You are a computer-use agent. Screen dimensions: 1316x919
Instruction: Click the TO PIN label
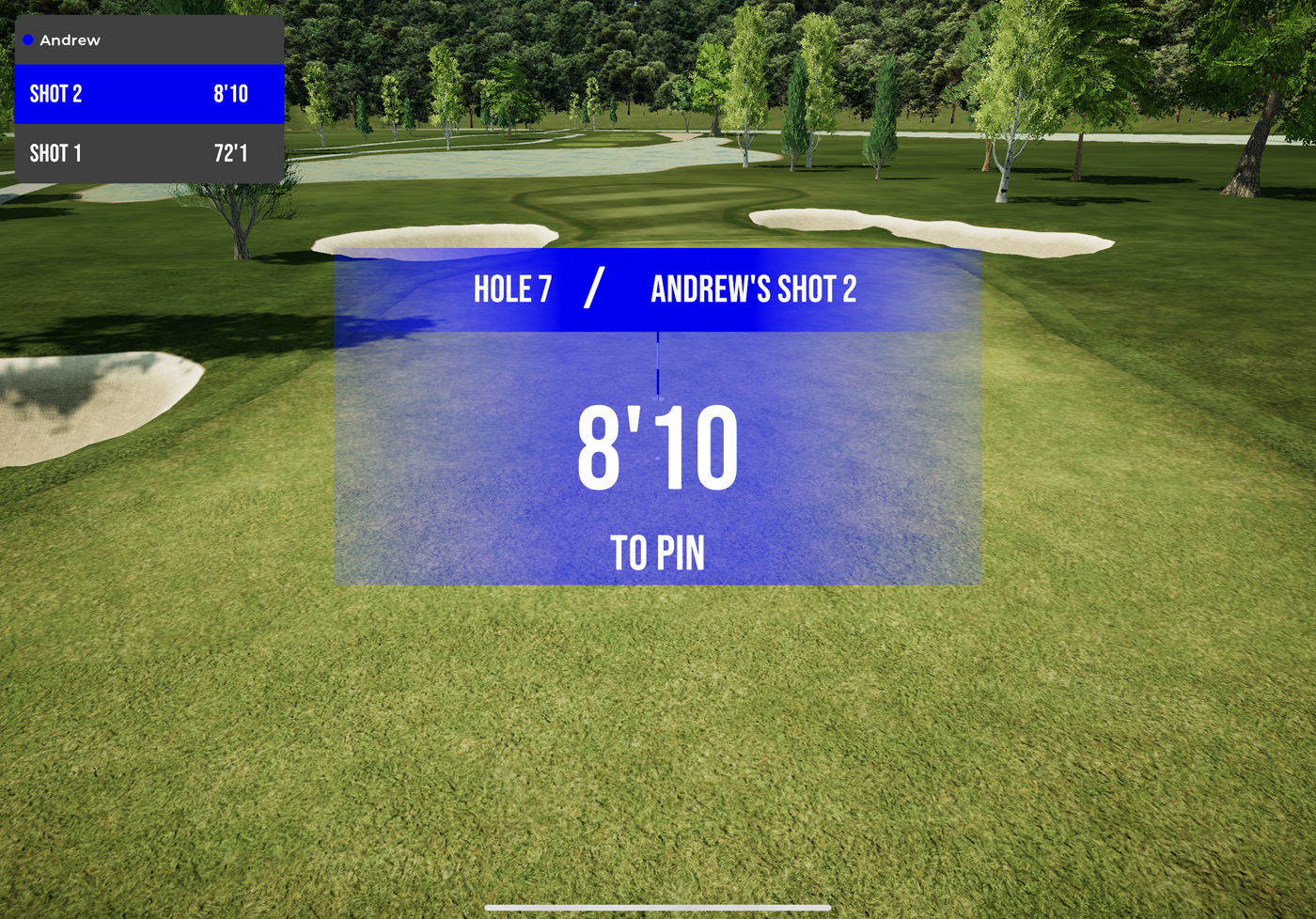658,554
